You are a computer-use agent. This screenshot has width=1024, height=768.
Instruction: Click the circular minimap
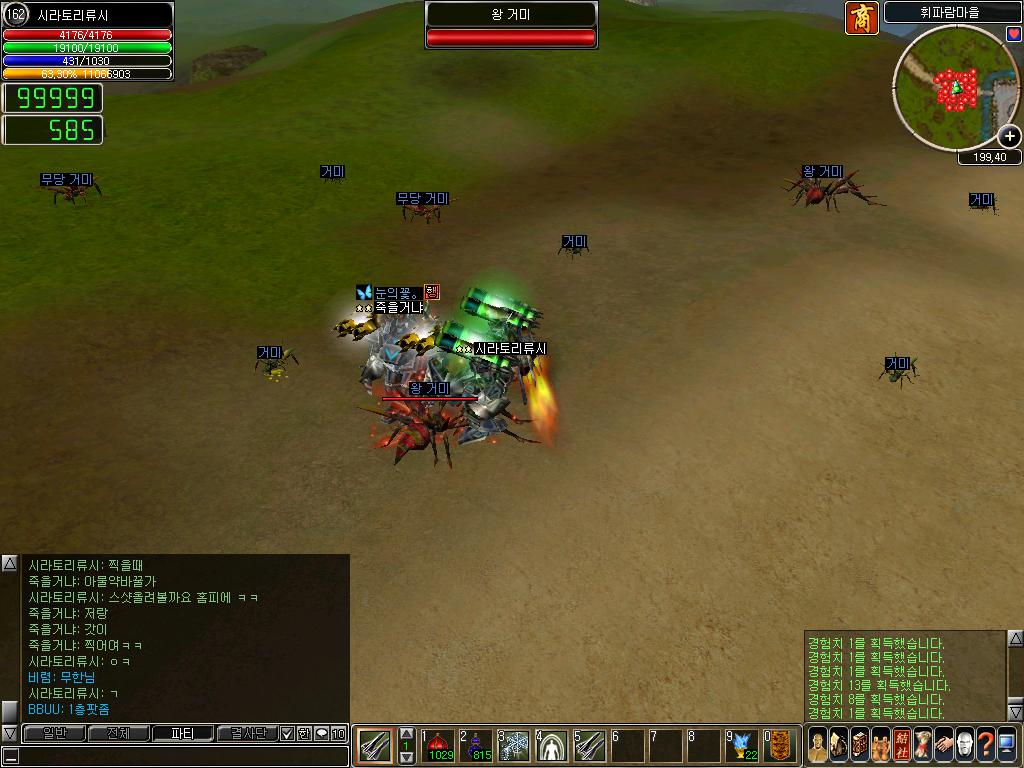(955, 88)
